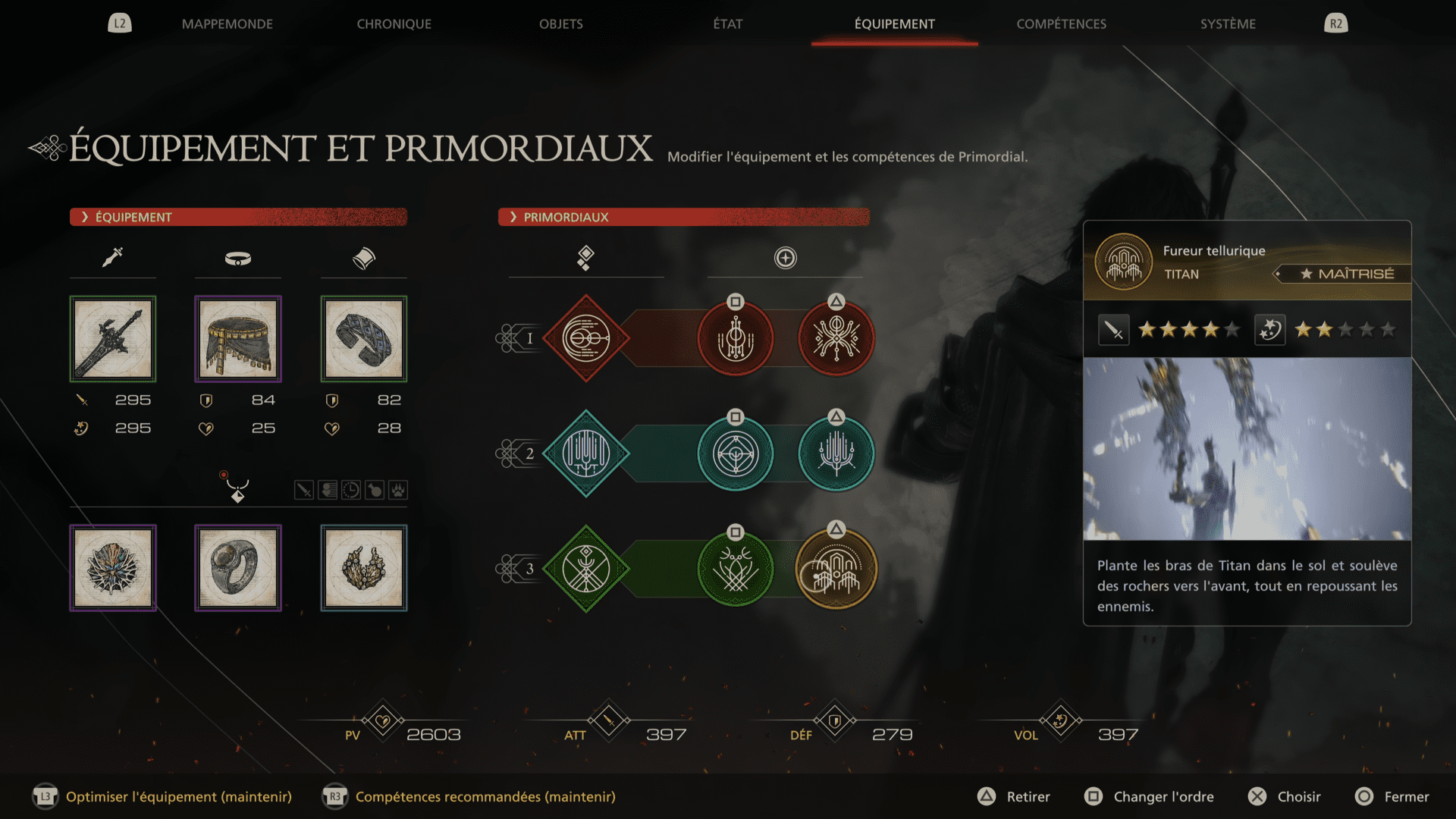
Task: Click the ring accessory thumbnail
Action: (x=237, y=567)
